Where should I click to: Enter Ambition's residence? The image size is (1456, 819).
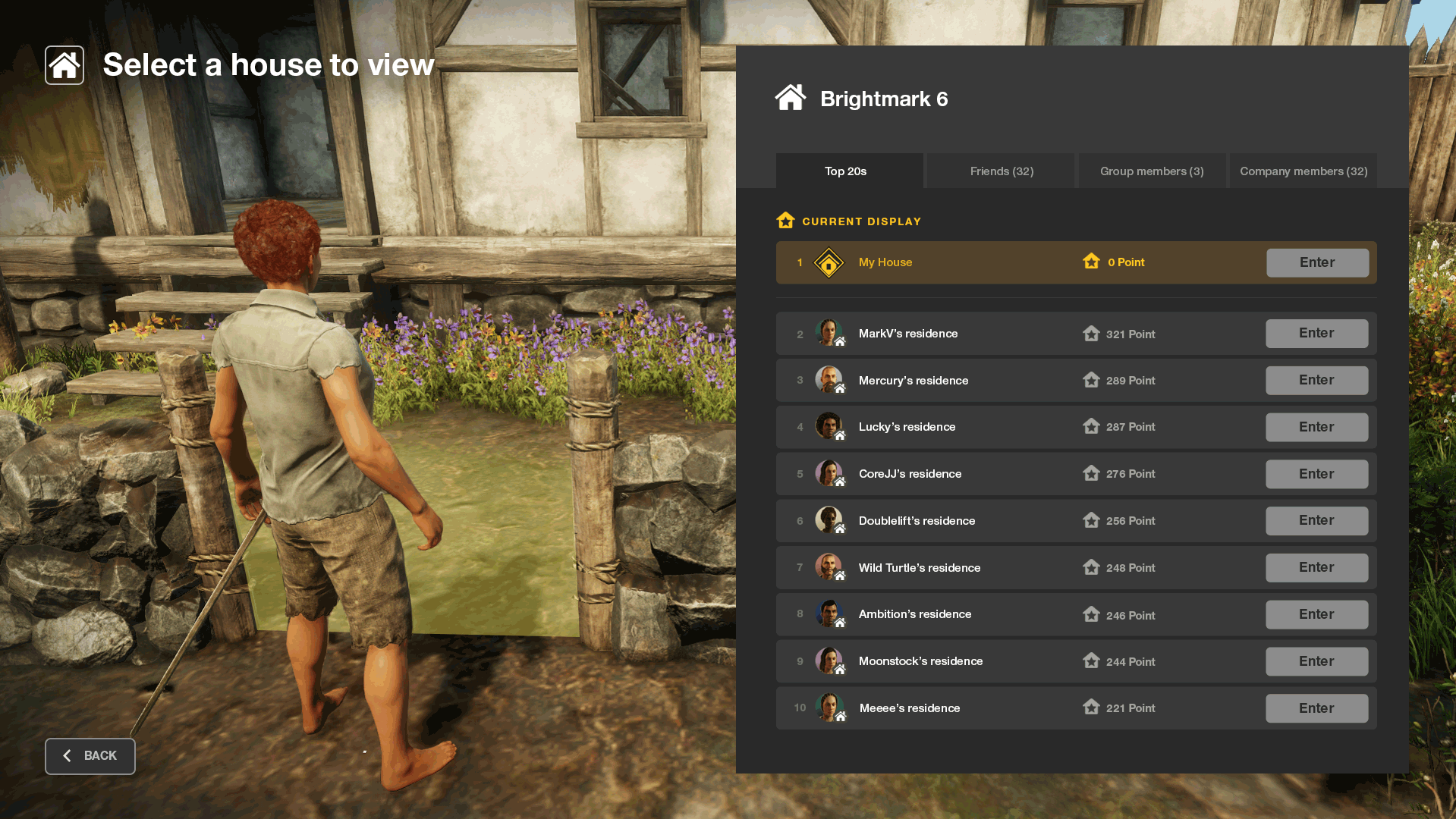point(1316,614)
